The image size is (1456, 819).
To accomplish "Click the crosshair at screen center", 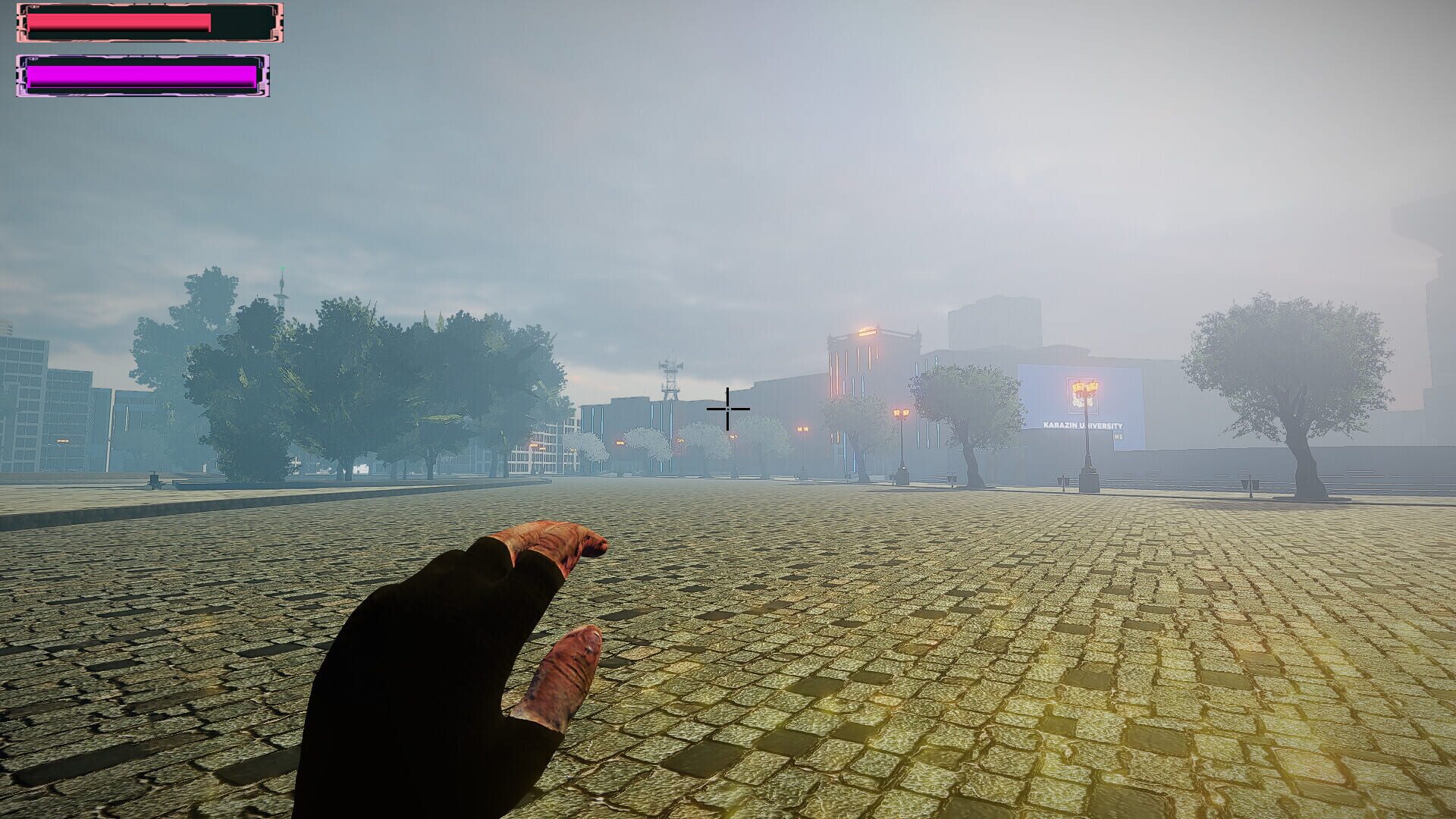I will [728, 409].
